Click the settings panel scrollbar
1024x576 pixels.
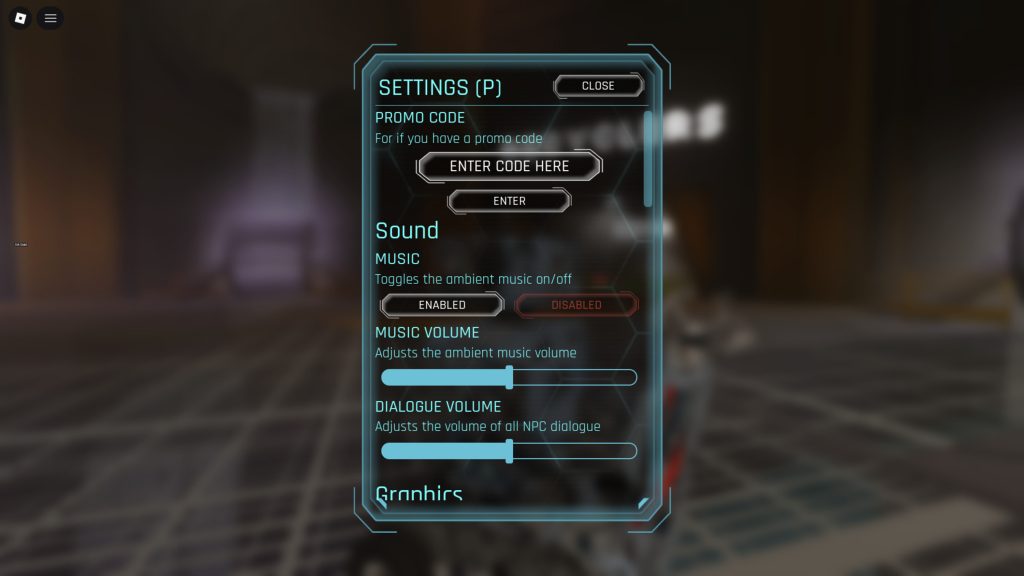648,160
